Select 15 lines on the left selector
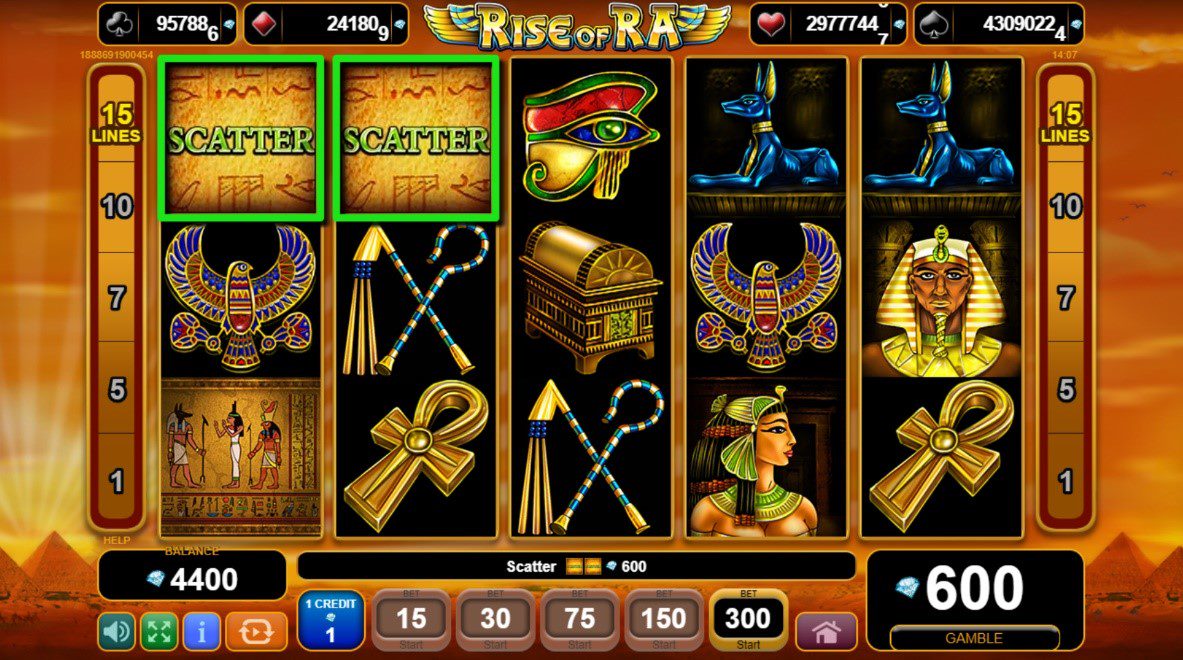This screenshot has width=1183, height=660. point(117,123)
